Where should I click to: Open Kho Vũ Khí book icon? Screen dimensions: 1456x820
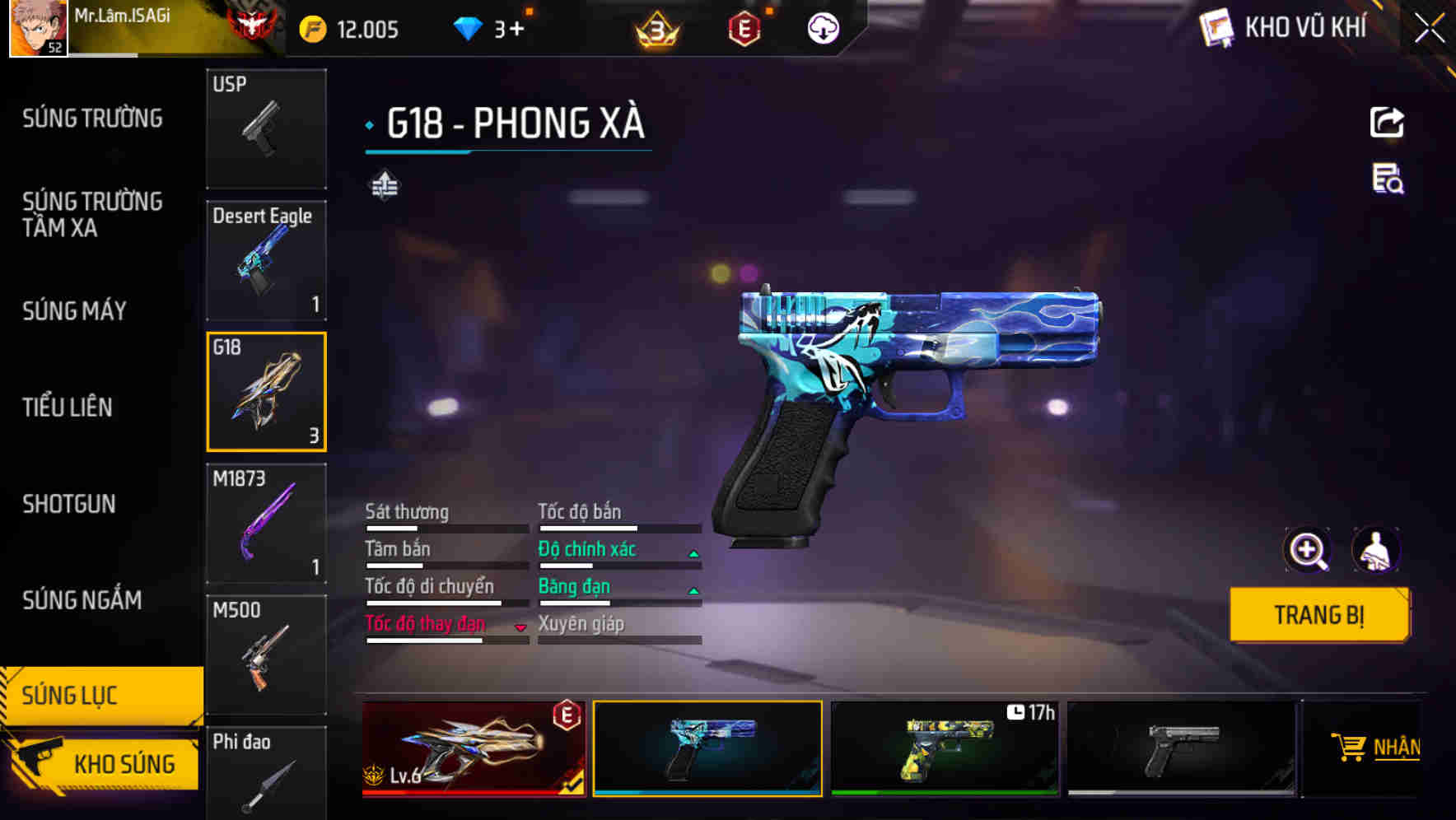[x=1214, y=27]
